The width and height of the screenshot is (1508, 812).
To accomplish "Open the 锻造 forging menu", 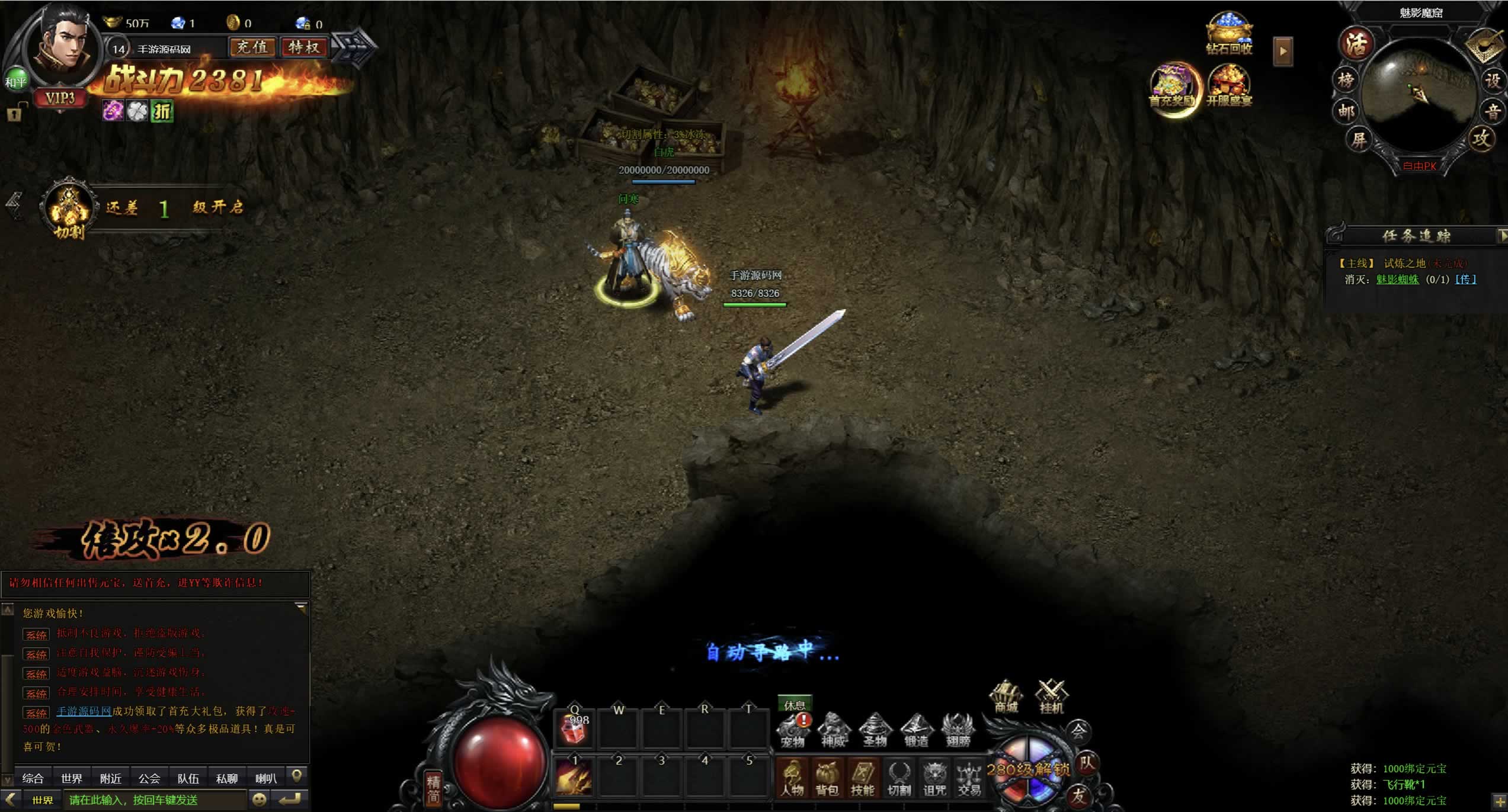I will (x=916, y=730).
